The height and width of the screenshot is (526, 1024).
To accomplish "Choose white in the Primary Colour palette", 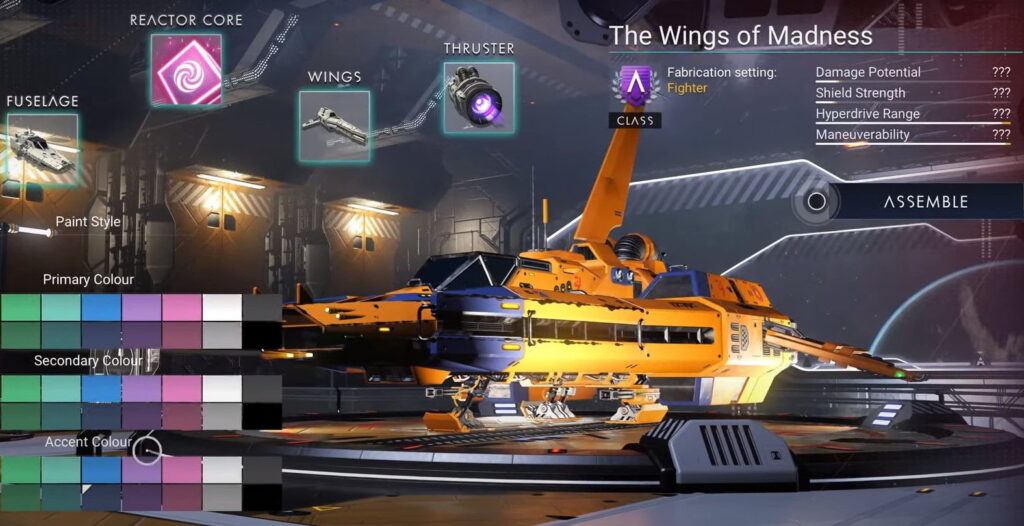I will pos(222,307).
